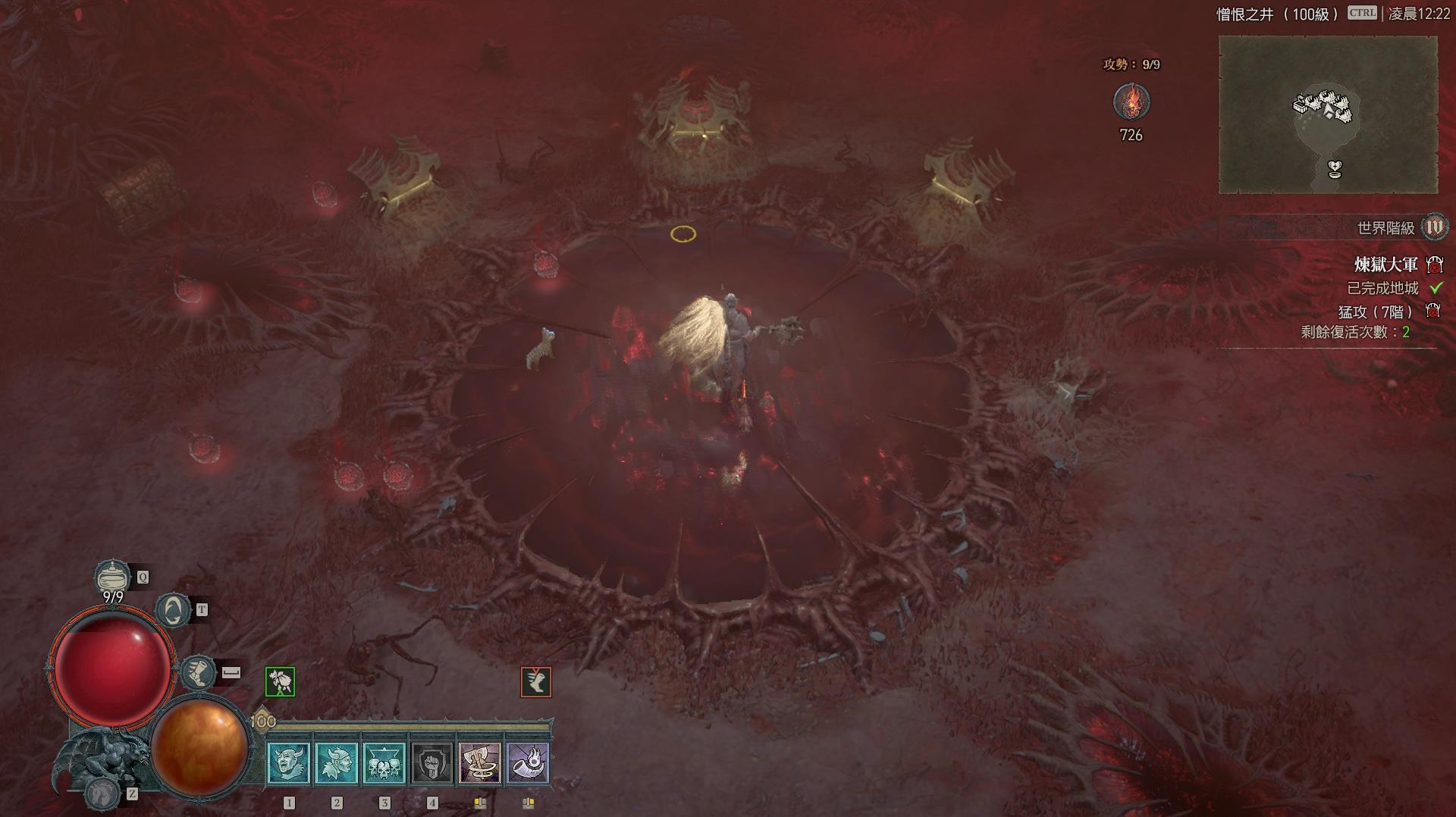Click the World Tier IV emblem
This screenshot has height=817, width=1456.
coord(1434,227)
